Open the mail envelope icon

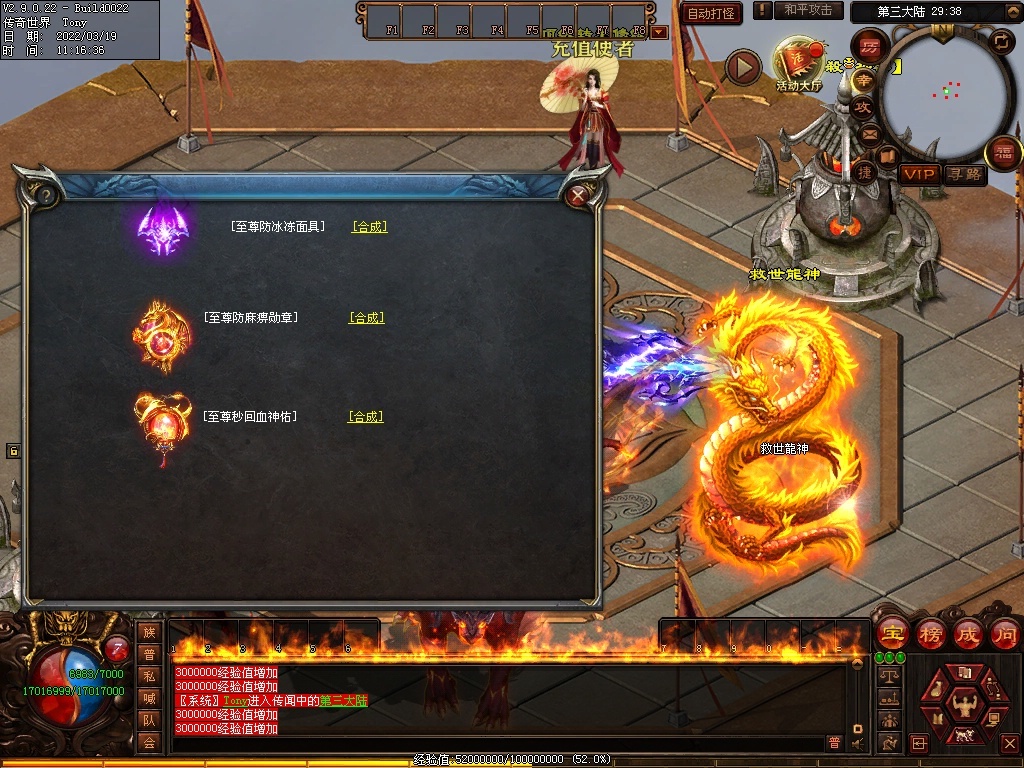[869, 134]
